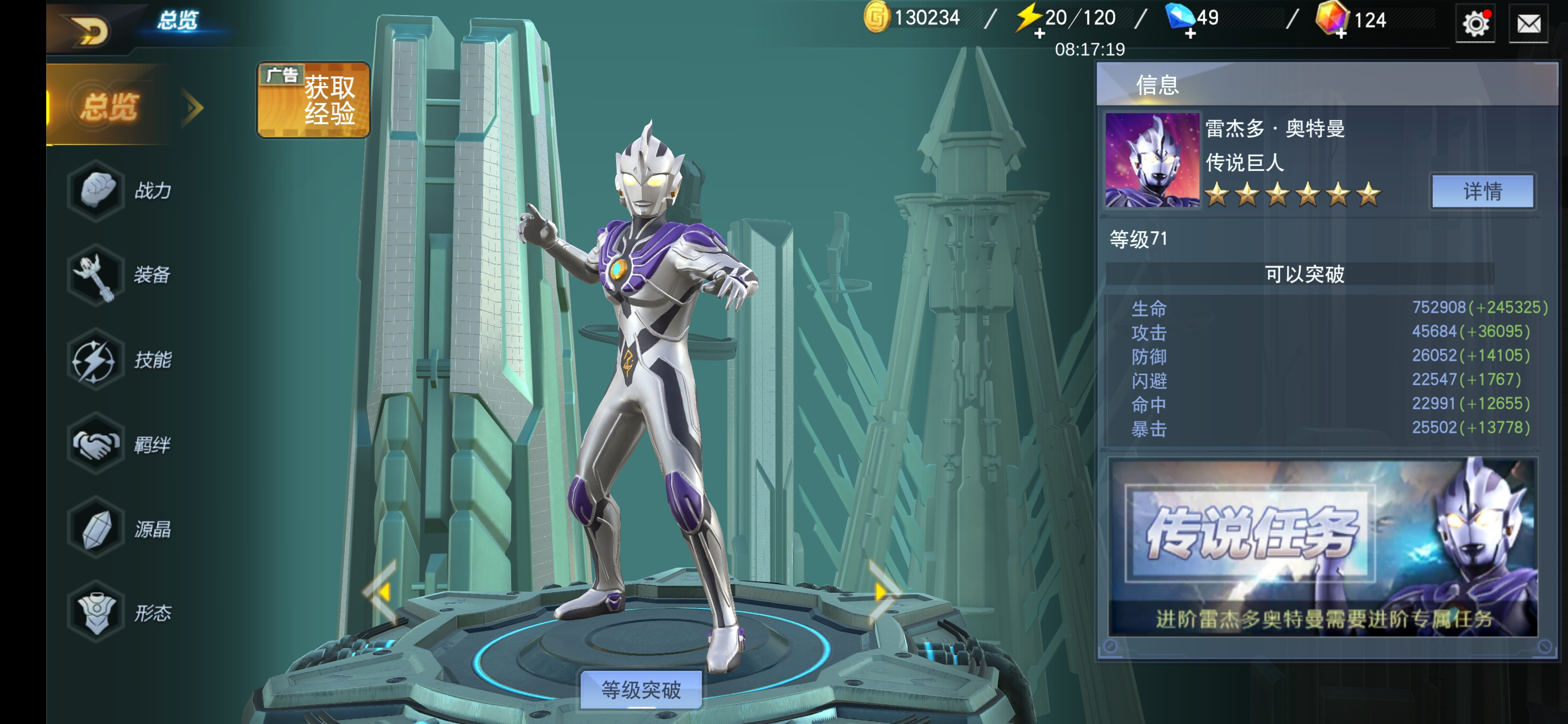
Task: Open the 形态 forms menu
Action: [x=121, y=612]
